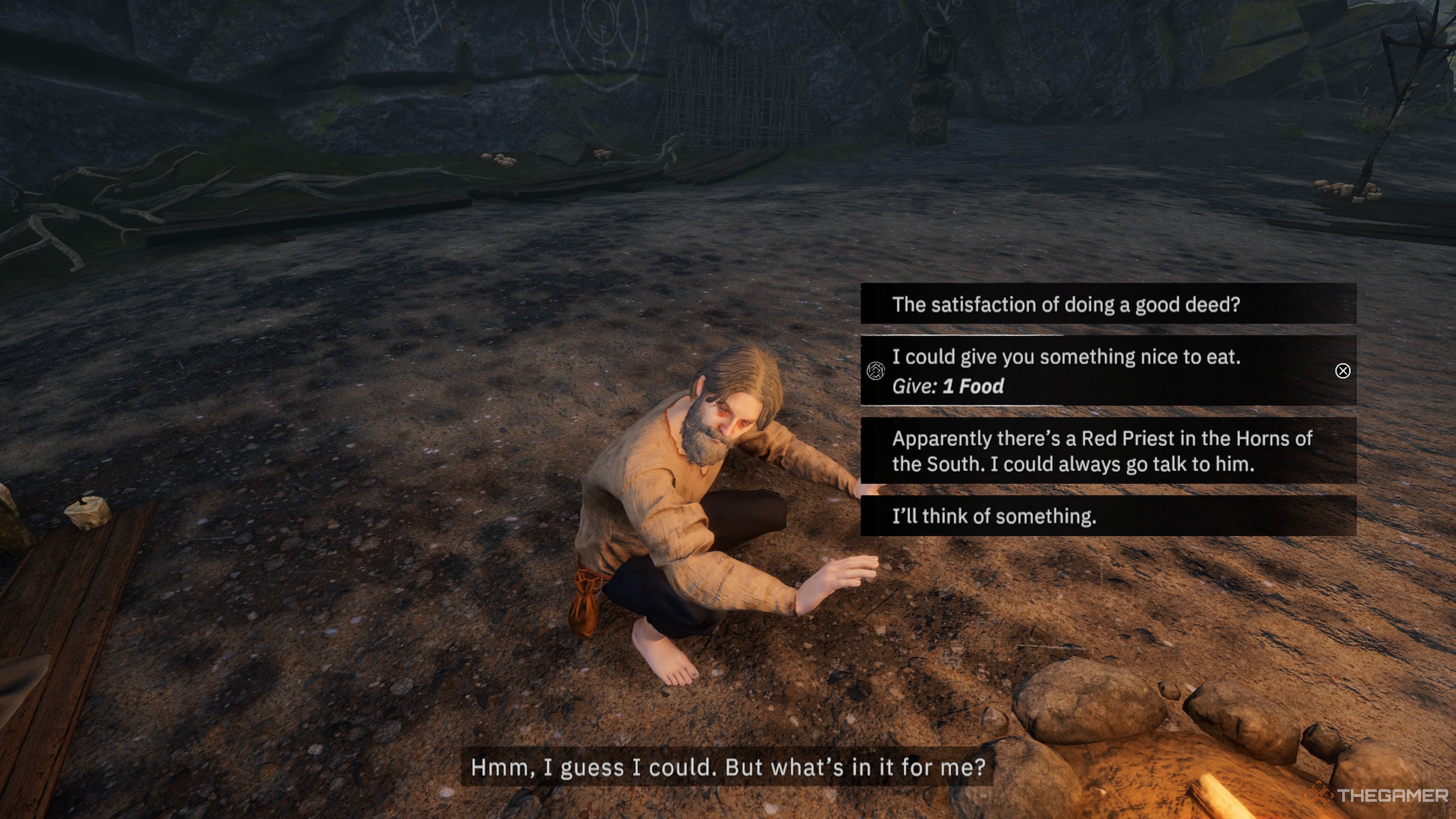This screenshot has height=819, width=1456.
Task: Reply "I'll think of something."
Action: pyautogui.click(x=1108, y=516)
